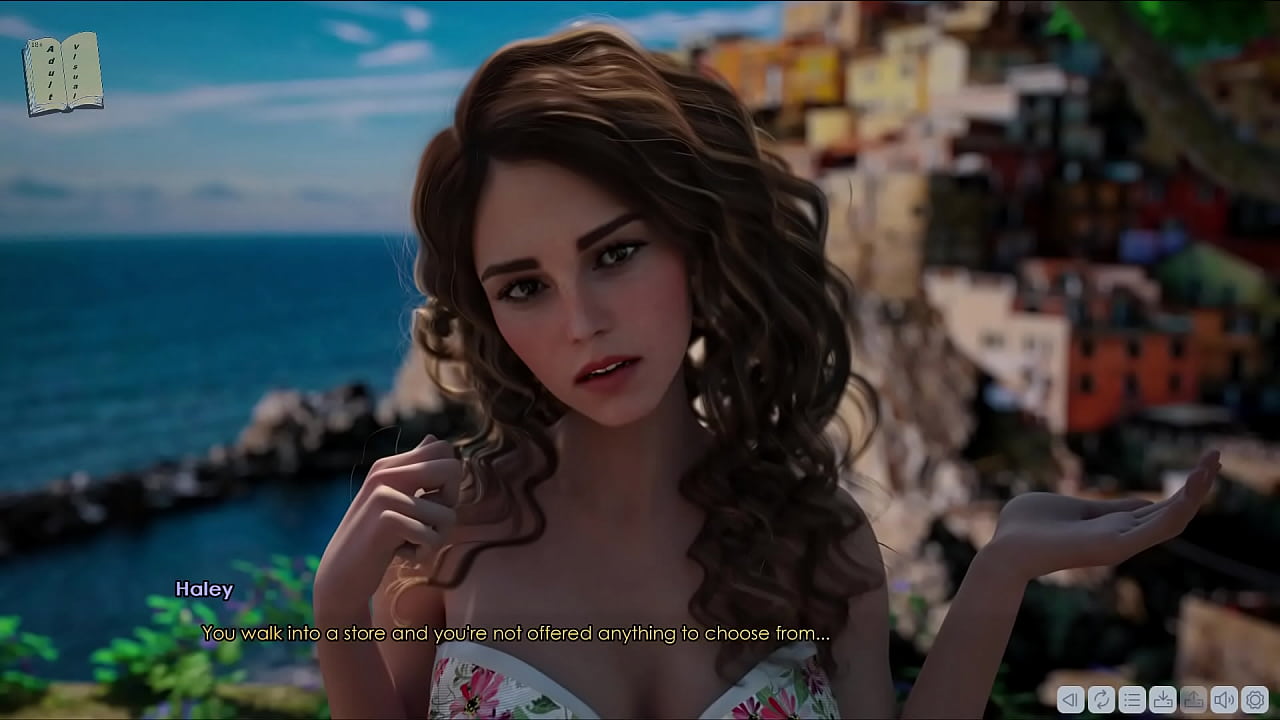Click the Adult Visual book logo
The image size is (1280, 720).
pyautogui.click(x=62, y=73)
